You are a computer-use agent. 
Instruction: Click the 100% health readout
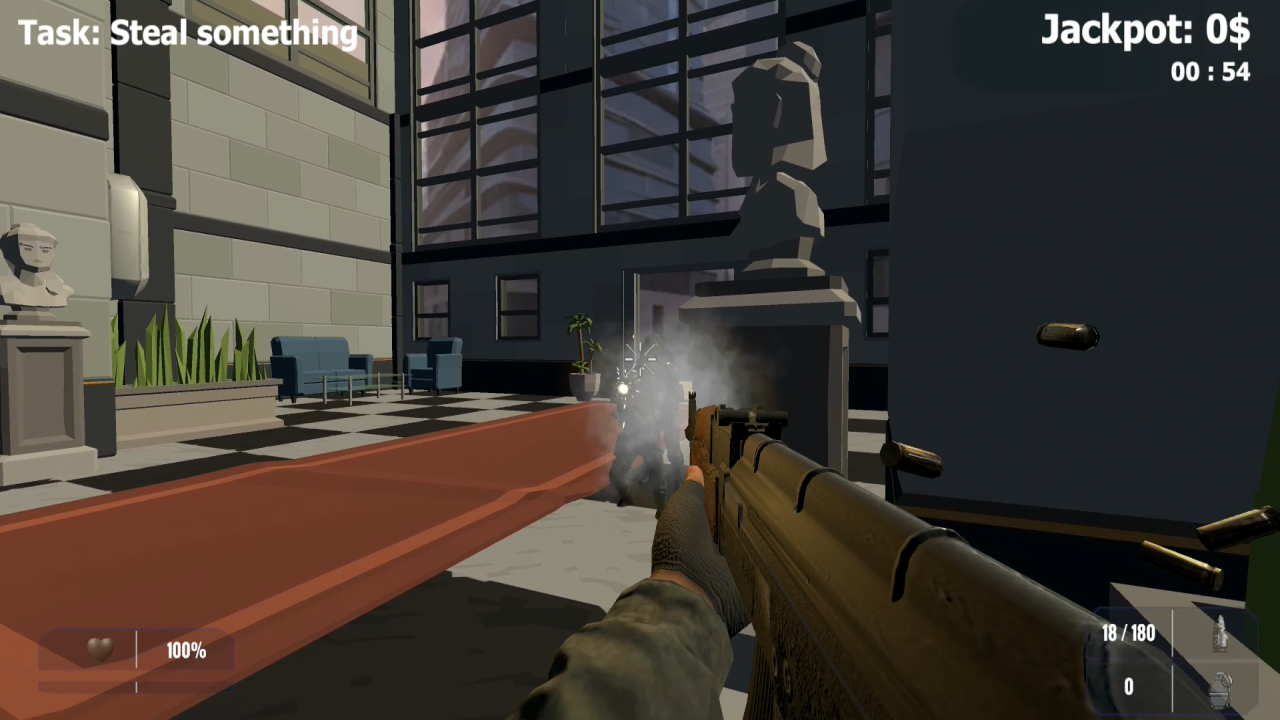pyautogui.click(x=186, y=650)
